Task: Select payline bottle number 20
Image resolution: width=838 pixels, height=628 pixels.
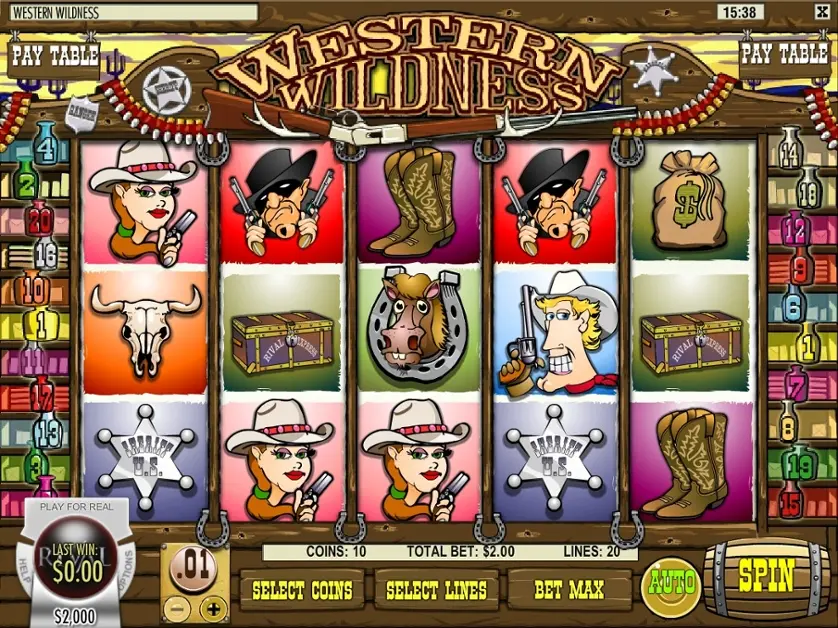Action: [x=40, y=217]
